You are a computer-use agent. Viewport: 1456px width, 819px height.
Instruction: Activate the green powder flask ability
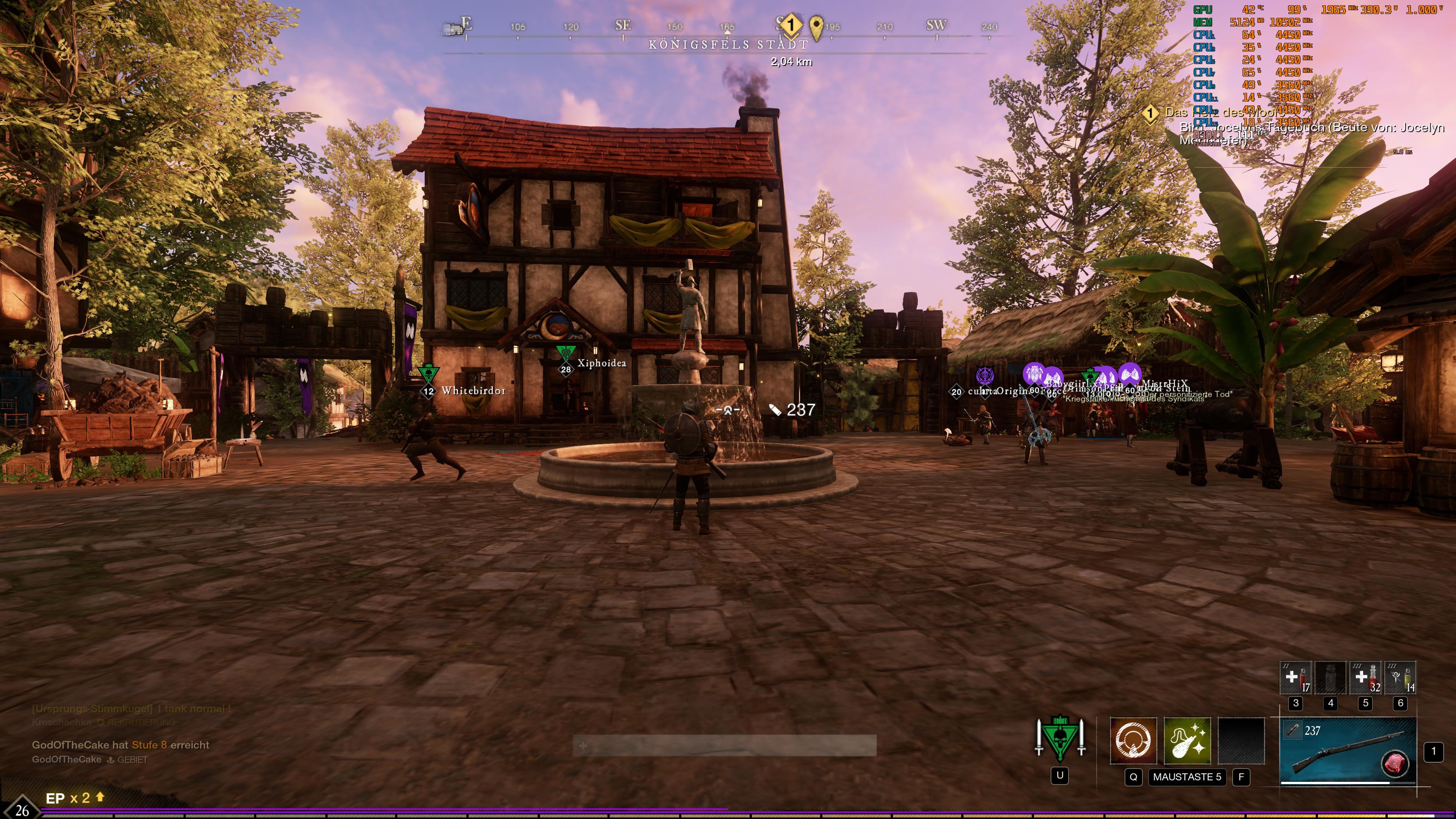tap(1187, 741)
